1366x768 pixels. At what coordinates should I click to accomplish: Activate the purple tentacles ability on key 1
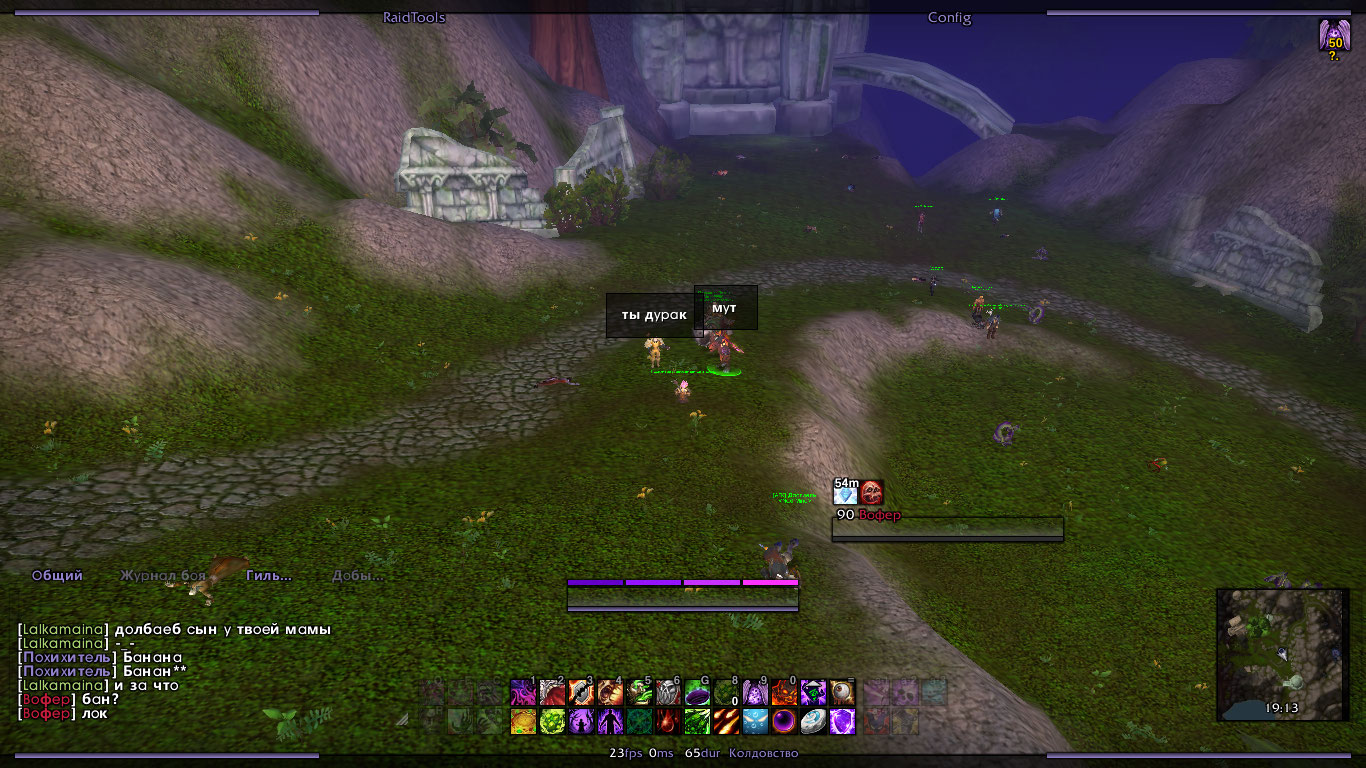523,692
